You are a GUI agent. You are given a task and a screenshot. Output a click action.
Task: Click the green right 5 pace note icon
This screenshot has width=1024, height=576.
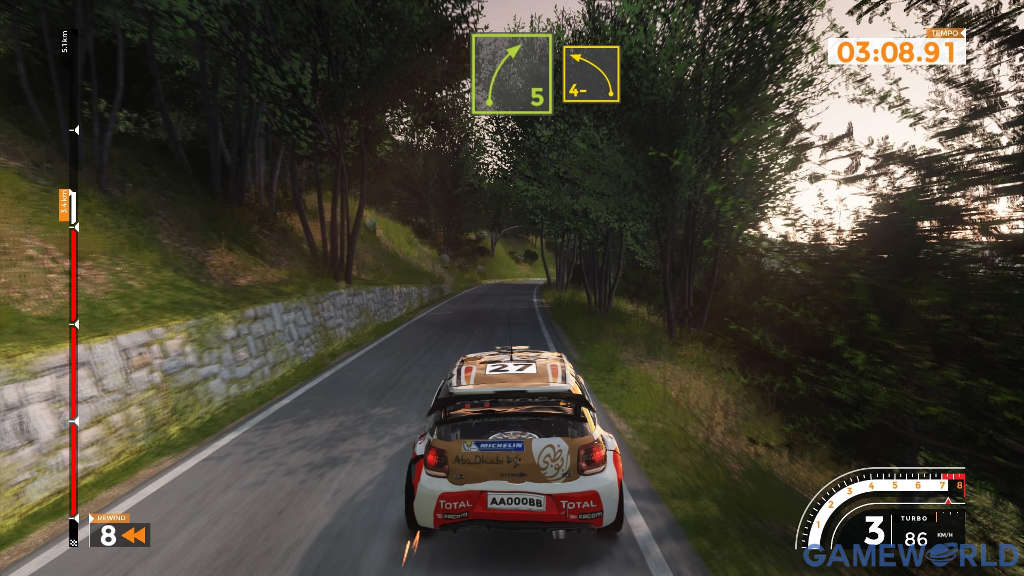pos(511,74)
